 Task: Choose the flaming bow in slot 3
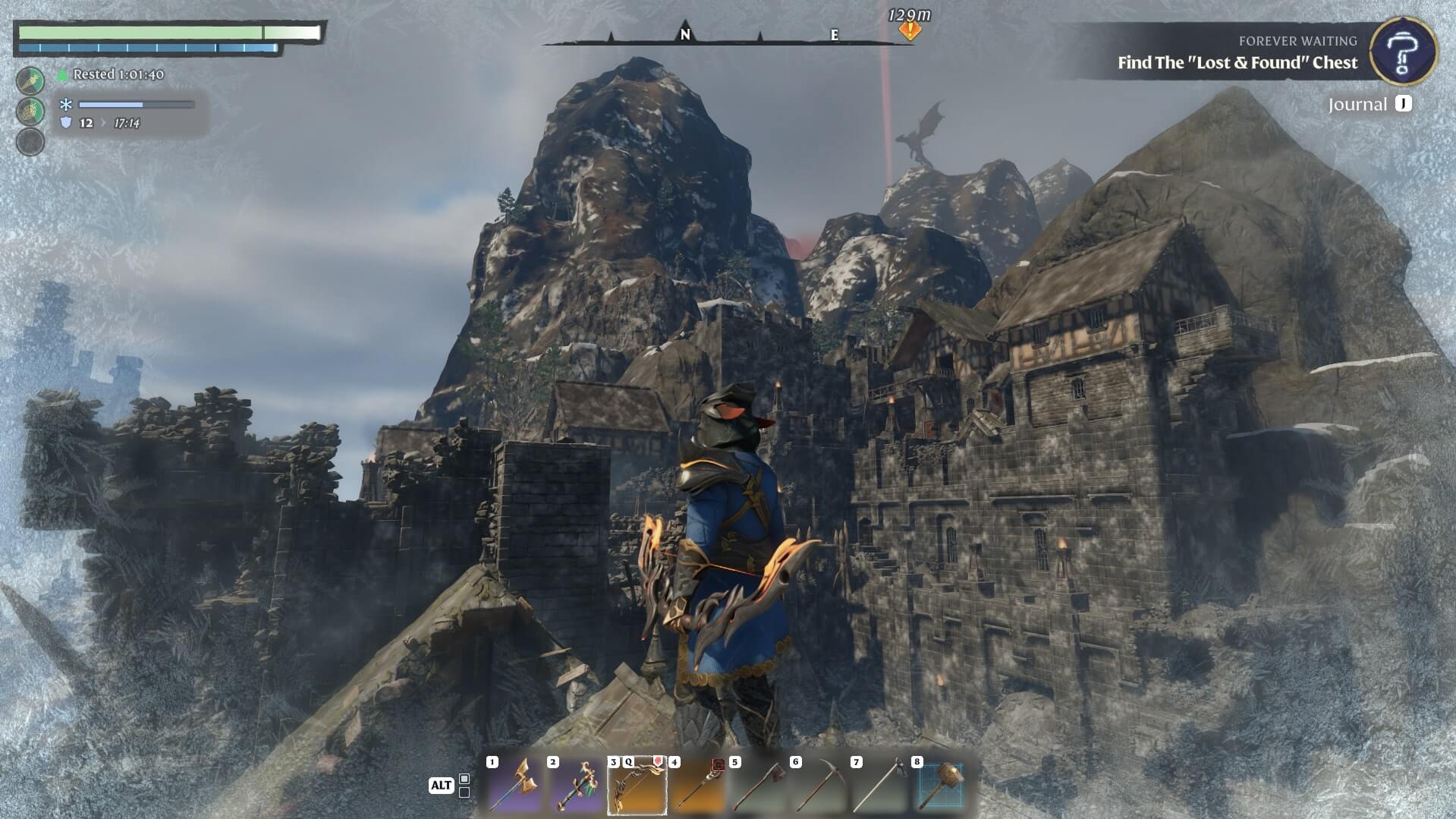[x=637, y=786]
